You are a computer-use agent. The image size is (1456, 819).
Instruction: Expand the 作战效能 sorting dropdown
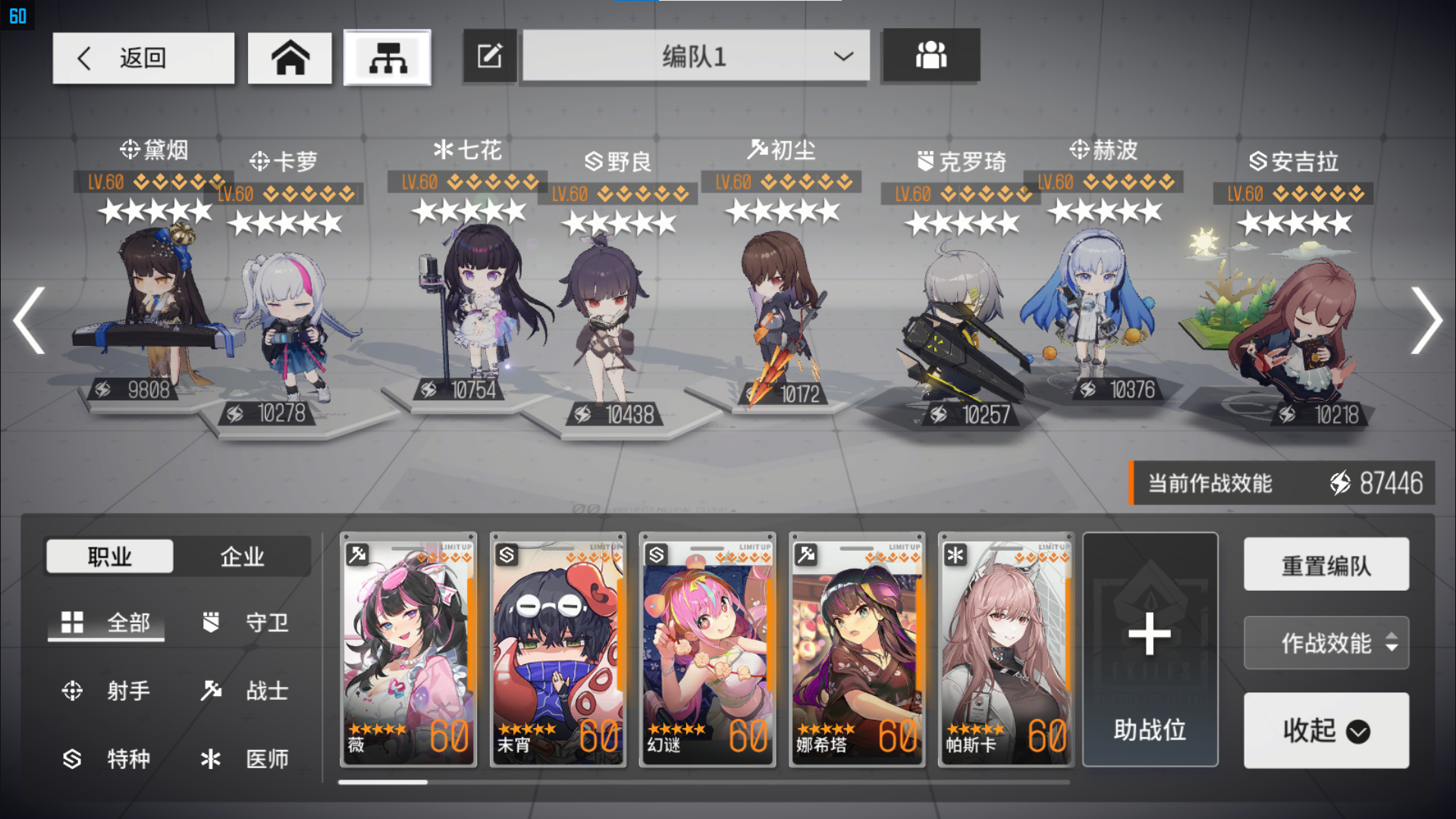click(x=1326, y=643)
